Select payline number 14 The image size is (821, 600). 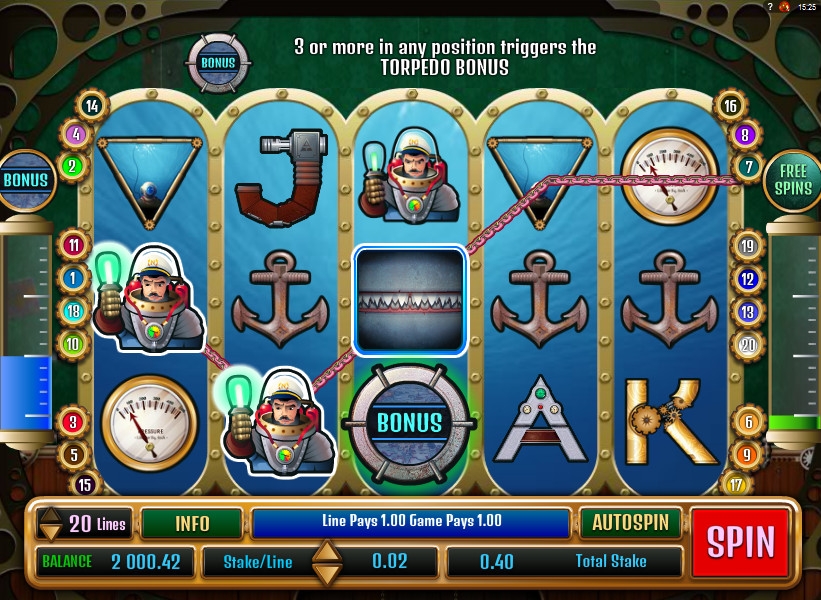[93, 105]
